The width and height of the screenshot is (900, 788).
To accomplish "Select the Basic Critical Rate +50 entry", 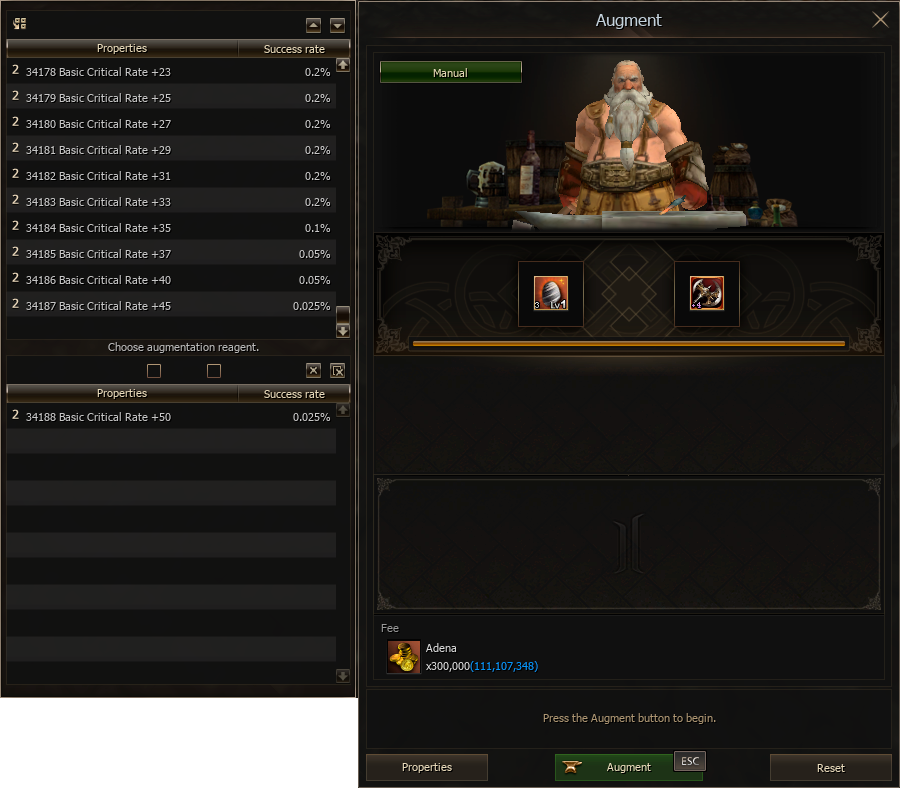I will tap(170, 417).
